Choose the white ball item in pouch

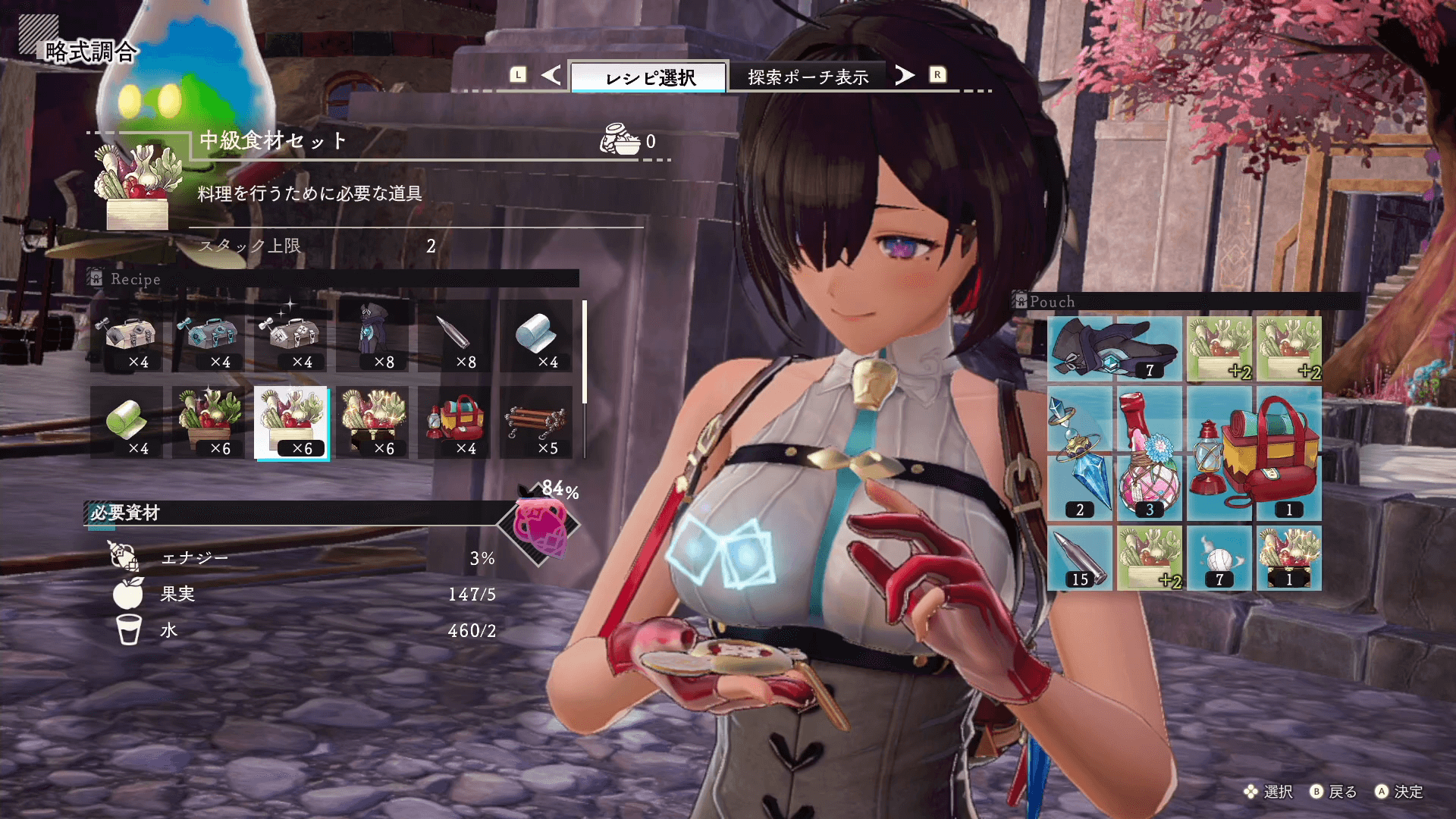1219,559
